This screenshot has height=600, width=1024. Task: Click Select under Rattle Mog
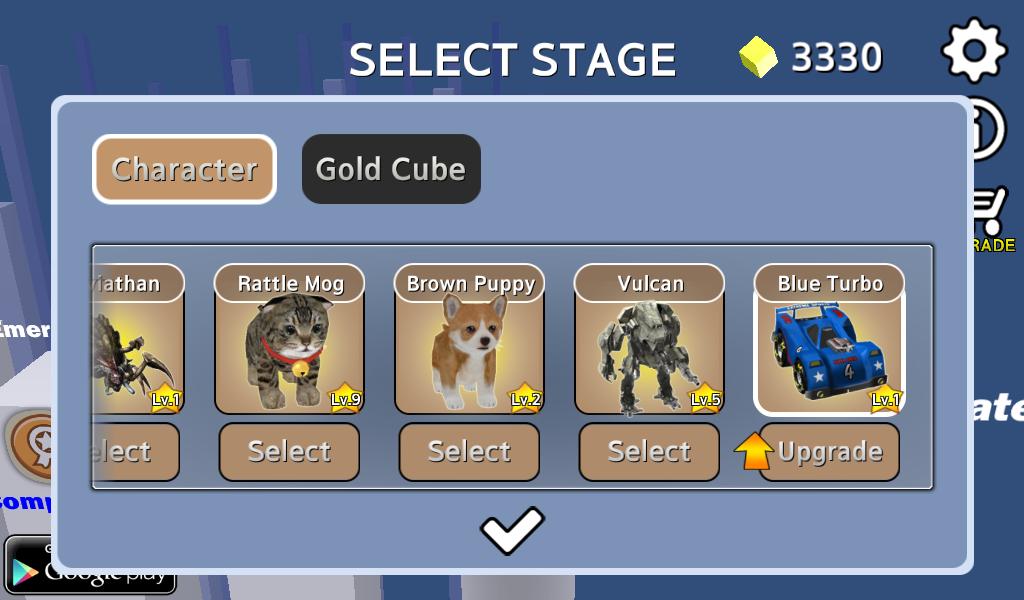(289, 452)
